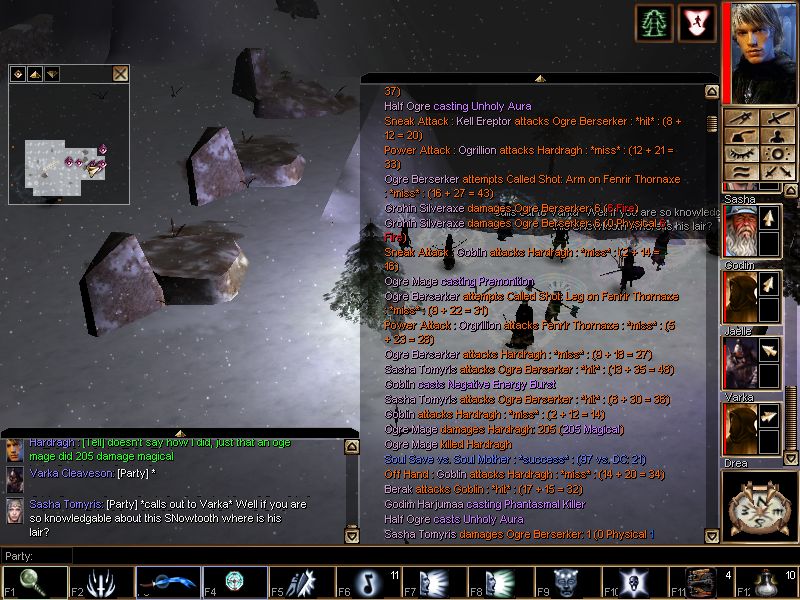The height and width of the screenshot is (600, 800).
Task: Use the F6 music note quickslot
Action: pyautogui.click(x=369, y=582)
